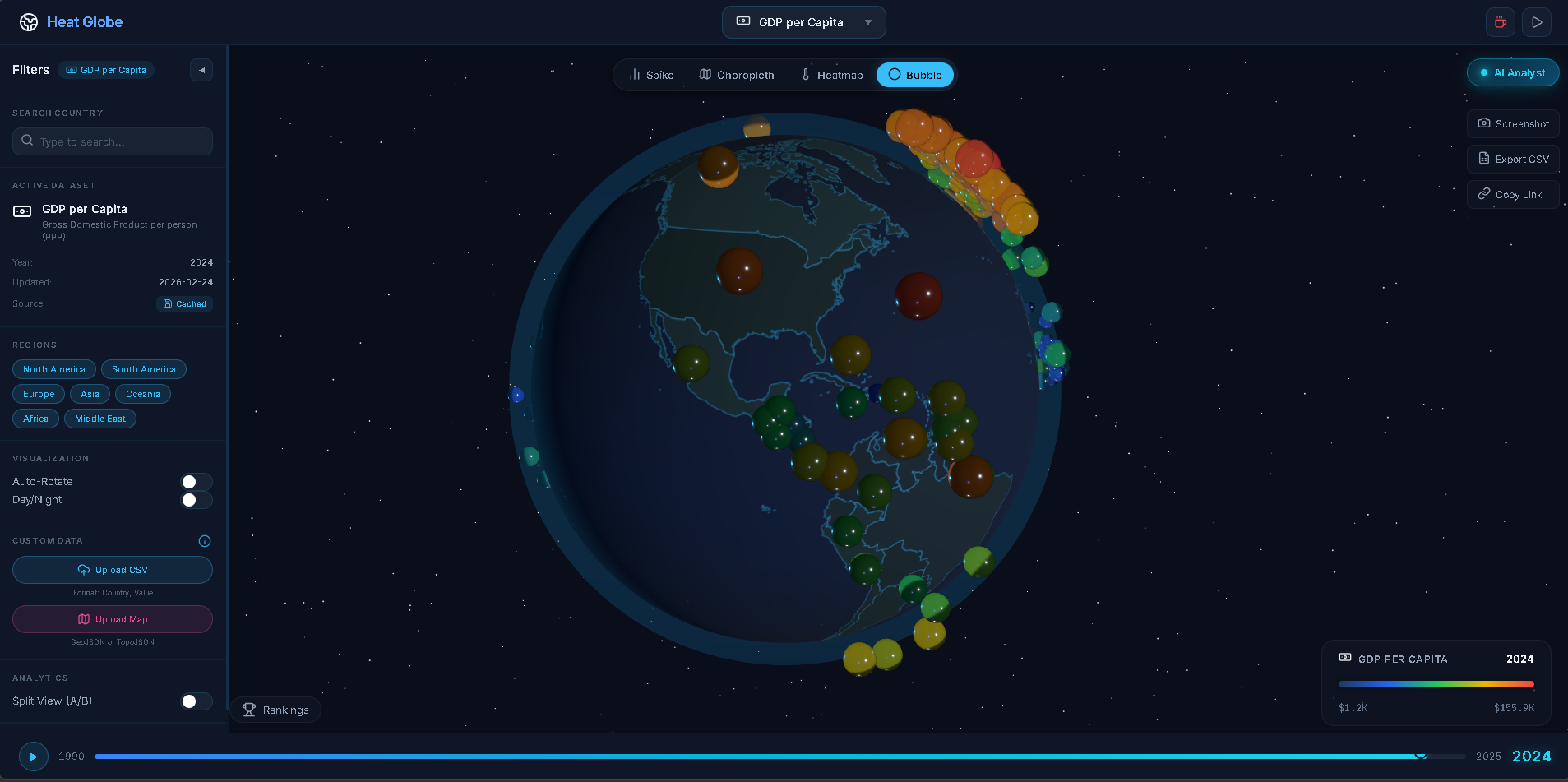Click the country search input field
This screenshot has height=782, width=1568.
(112, 141)
